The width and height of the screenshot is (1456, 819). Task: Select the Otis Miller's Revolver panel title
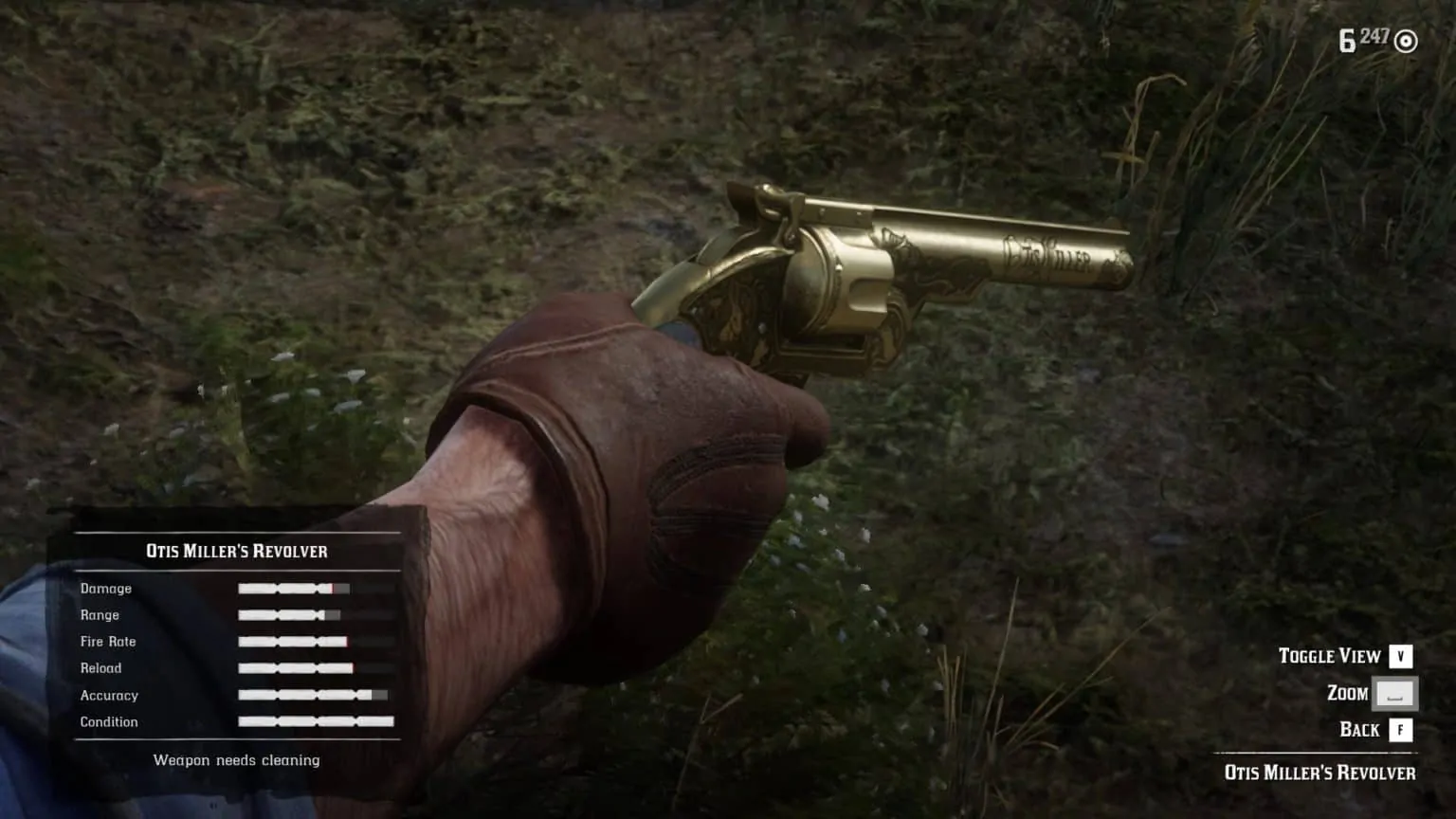click(x=235, y=551)
